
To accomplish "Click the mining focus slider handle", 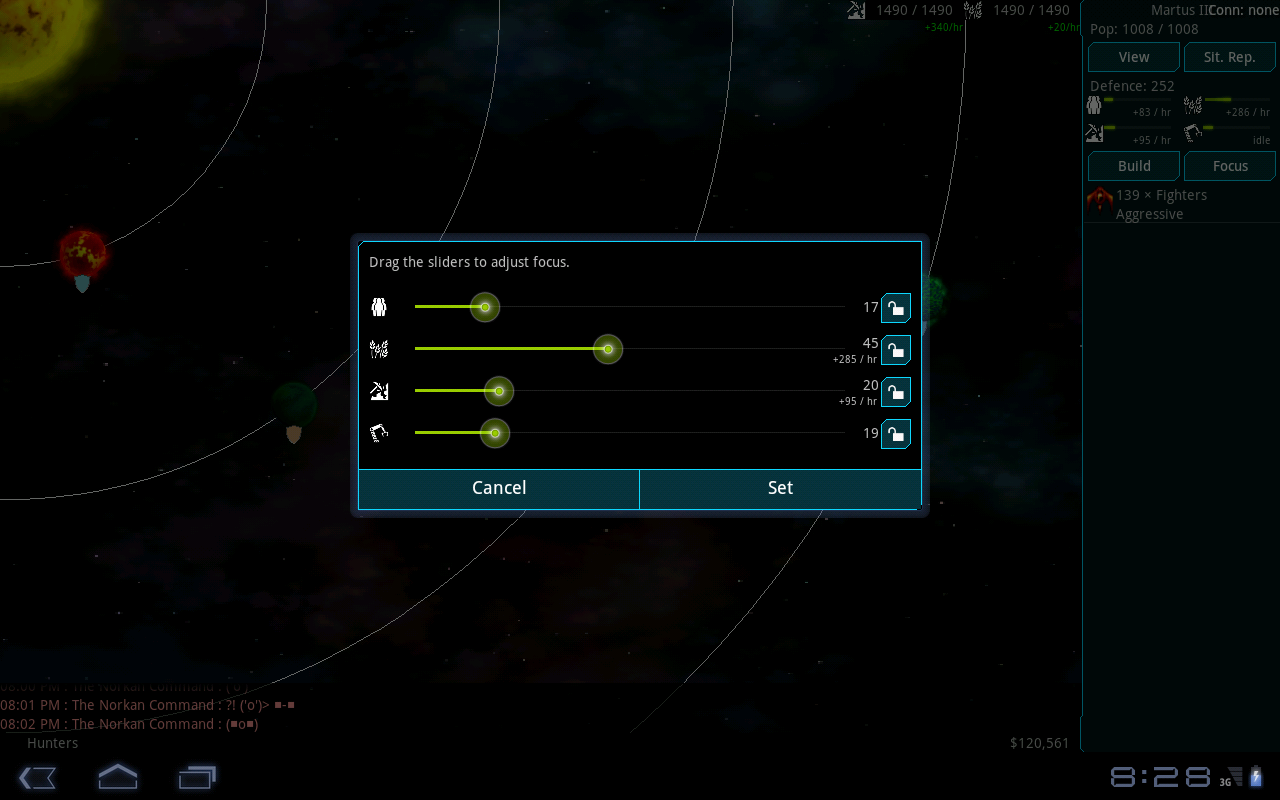I will point(498,391).
